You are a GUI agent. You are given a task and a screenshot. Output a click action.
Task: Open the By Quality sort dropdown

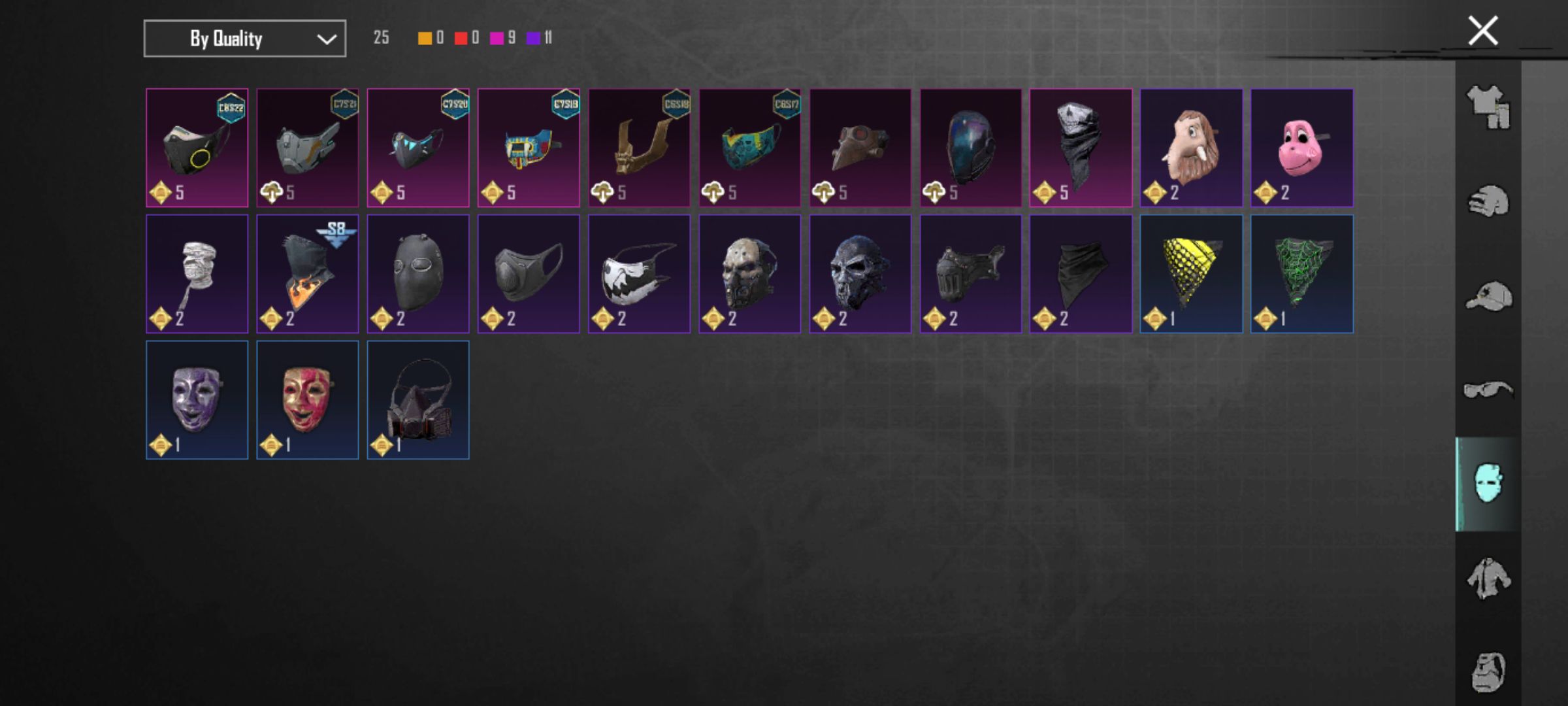(x=244, y=39)
